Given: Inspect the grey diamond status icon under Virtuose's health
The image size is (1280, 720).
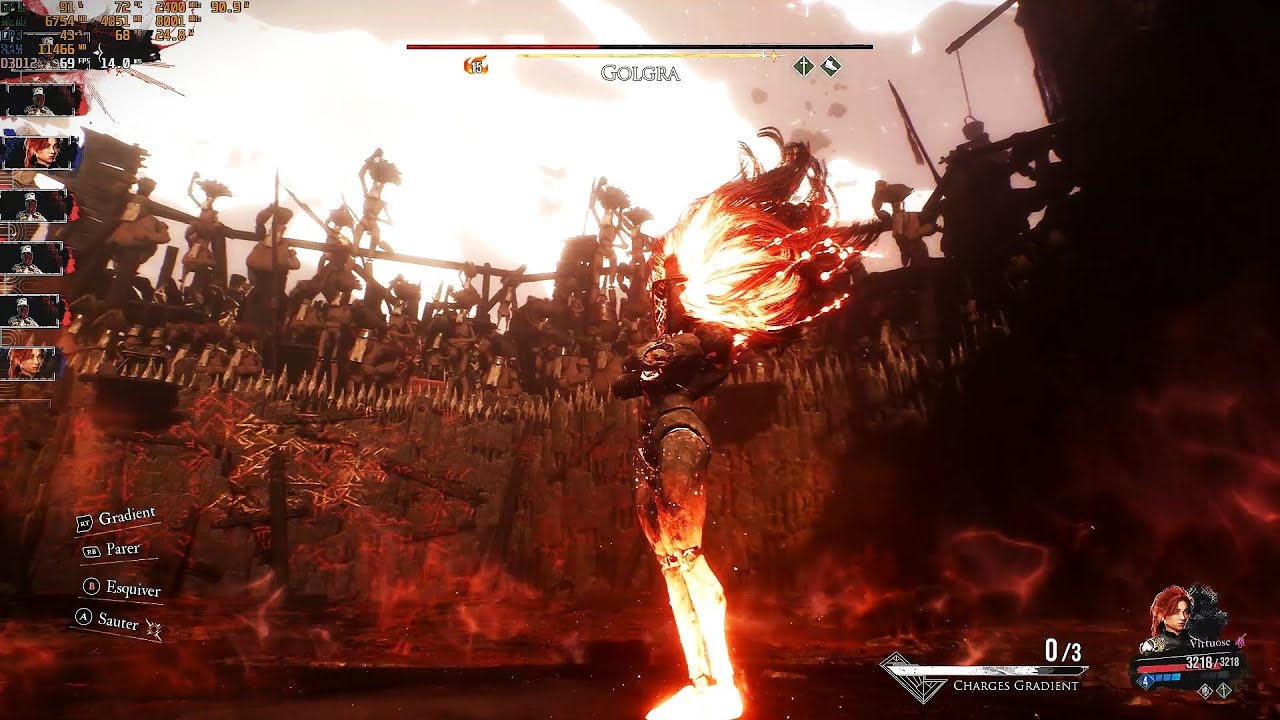Looking at the screenshot, I should (1207, 690).
